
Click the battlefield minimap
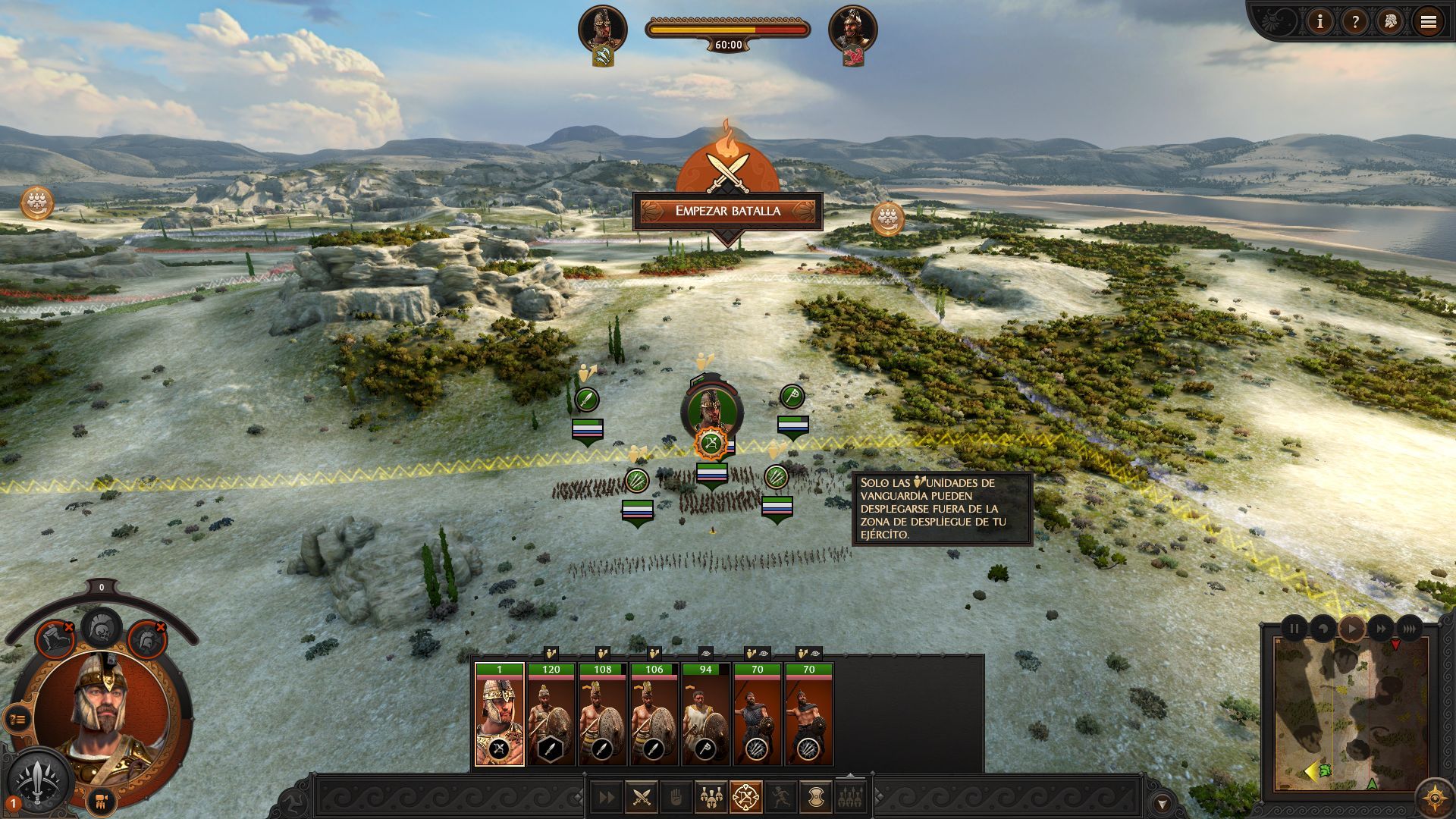click(x=1350, y=713)
